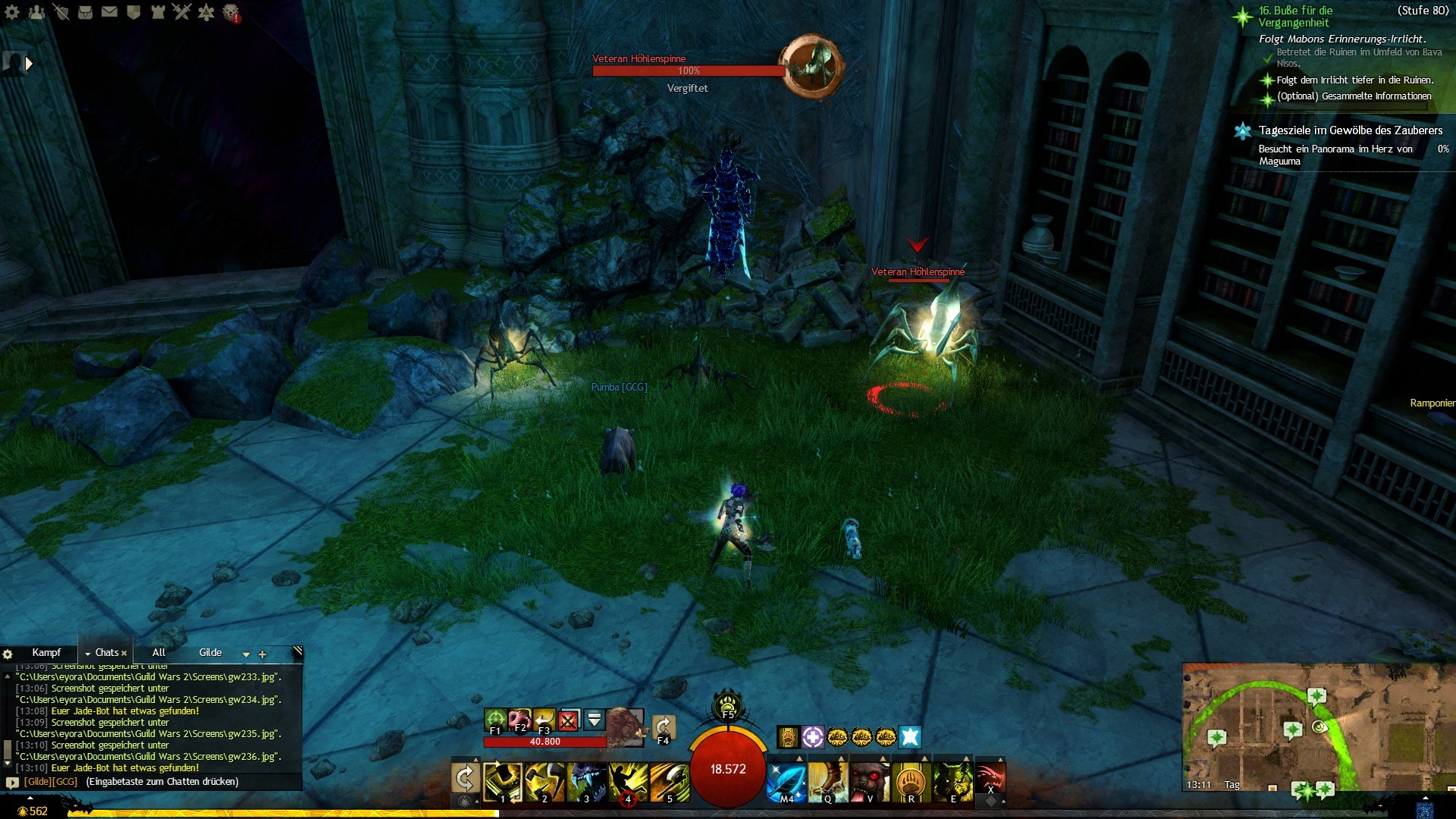Open the inventory bag icon

(85, 12)
